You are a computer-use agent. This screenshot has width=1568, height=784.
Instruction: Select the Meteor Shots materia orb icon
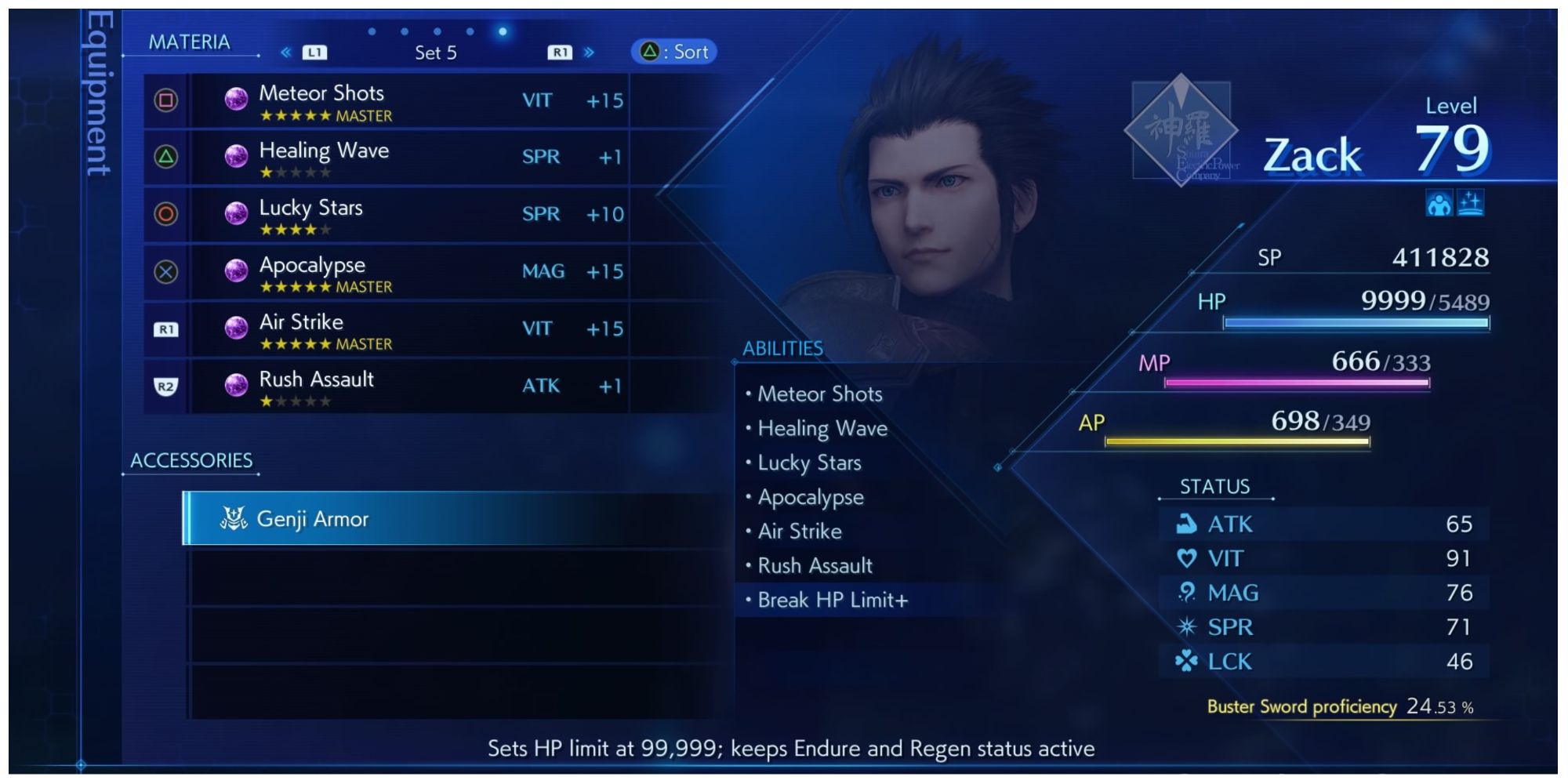pos(236,100)
